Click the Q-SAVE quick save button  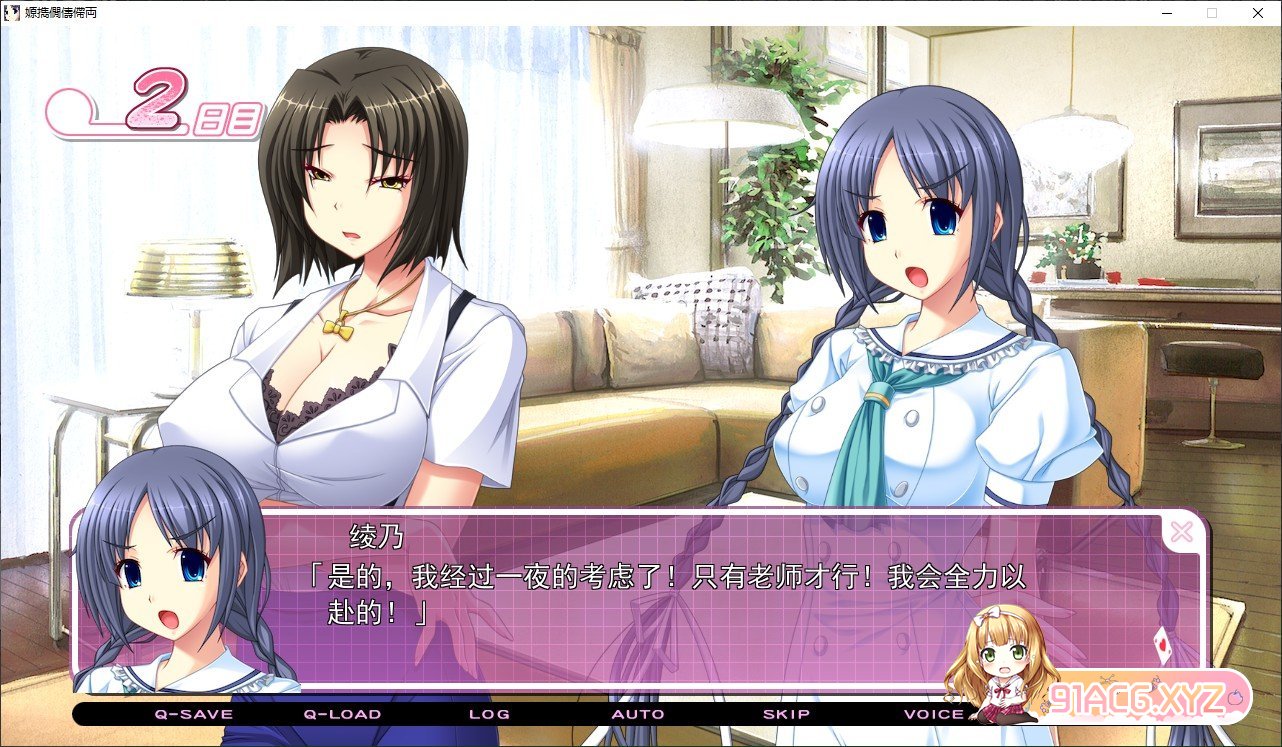pos(193,714)
